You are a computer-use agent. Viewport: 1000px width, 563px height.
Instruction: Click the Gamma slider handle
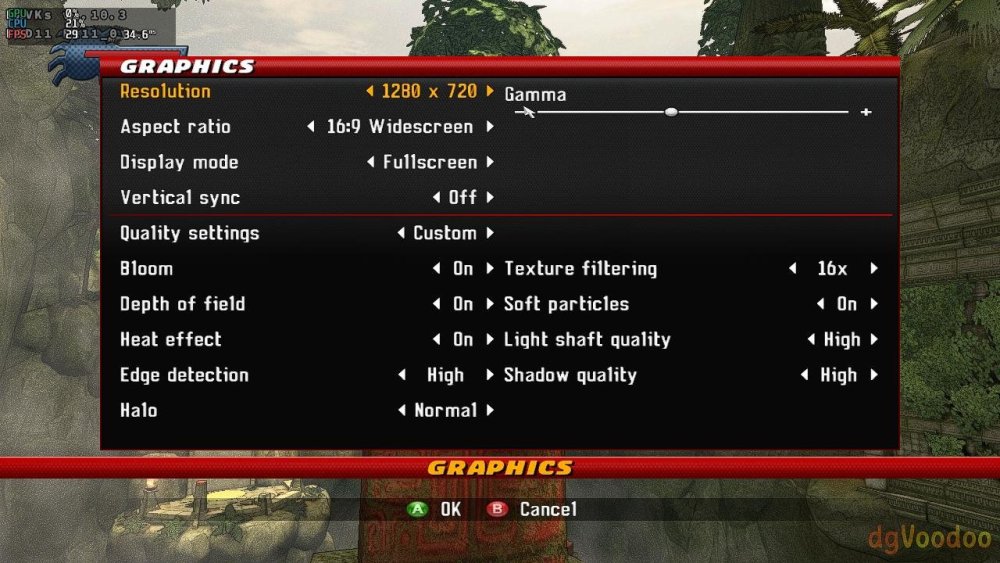click(x=671, y=112)
